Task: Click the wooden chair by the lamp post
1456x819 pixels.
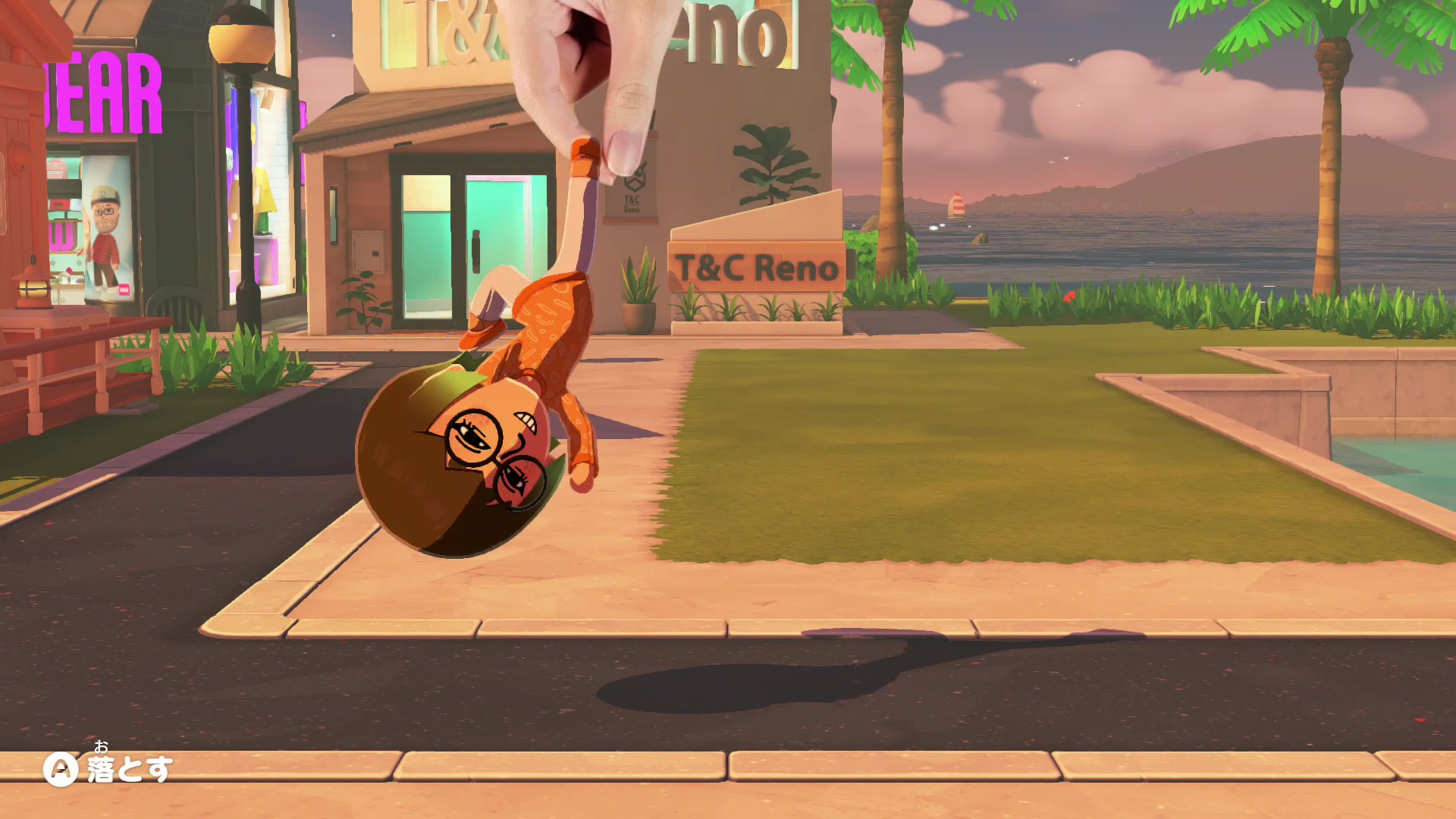Action: click(x=178, y=307)
